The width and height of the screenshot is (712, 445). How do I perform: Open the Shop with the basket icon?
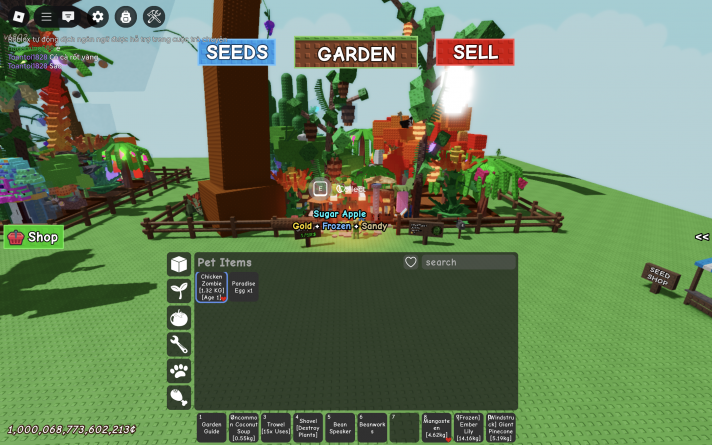34,237
